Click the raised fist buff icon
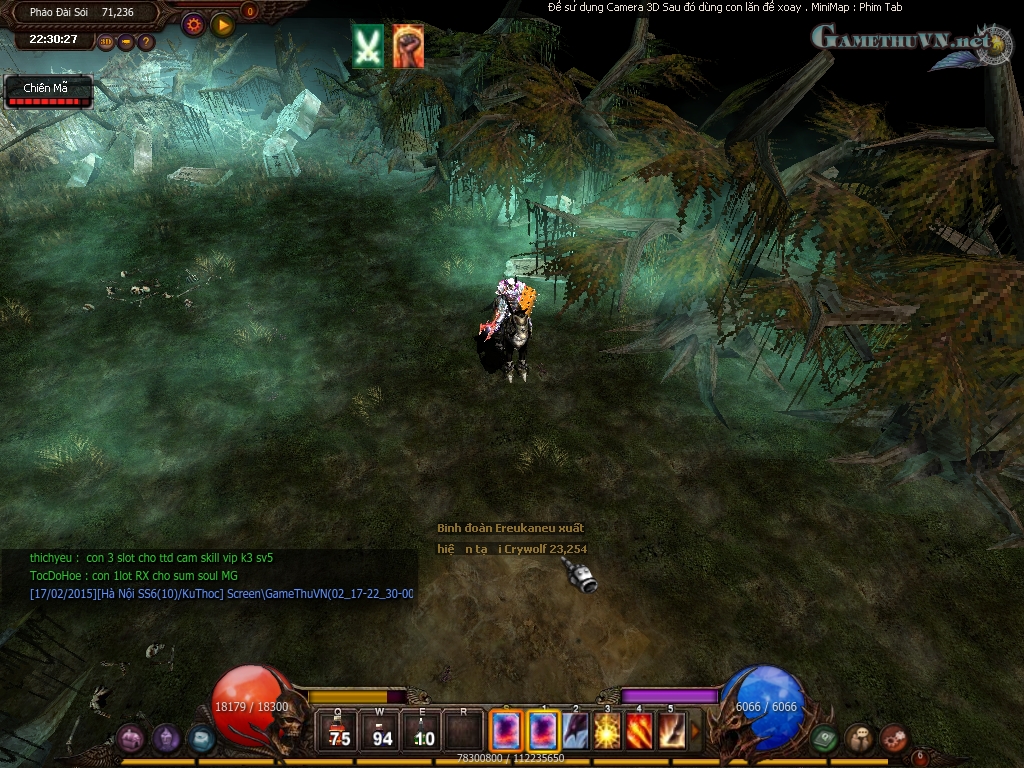 pyautogui.click(x=407, y=46)
